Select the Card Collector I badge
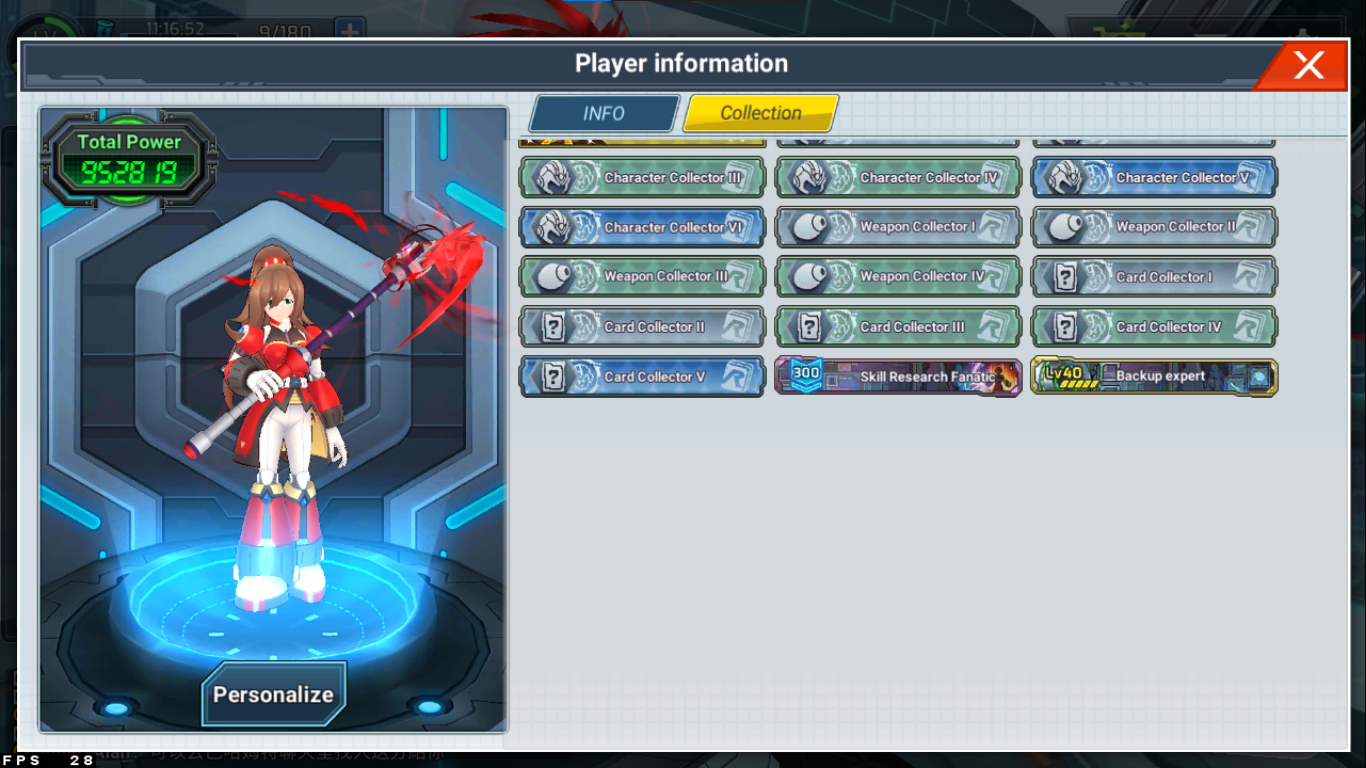The image size is (1366, 768). click(x=1154, y=277)
